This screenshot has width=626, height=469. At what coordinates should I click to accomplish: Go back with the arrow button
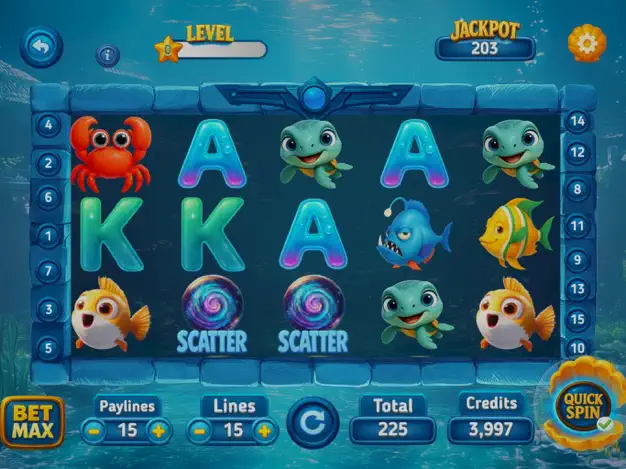click(41, 46)
